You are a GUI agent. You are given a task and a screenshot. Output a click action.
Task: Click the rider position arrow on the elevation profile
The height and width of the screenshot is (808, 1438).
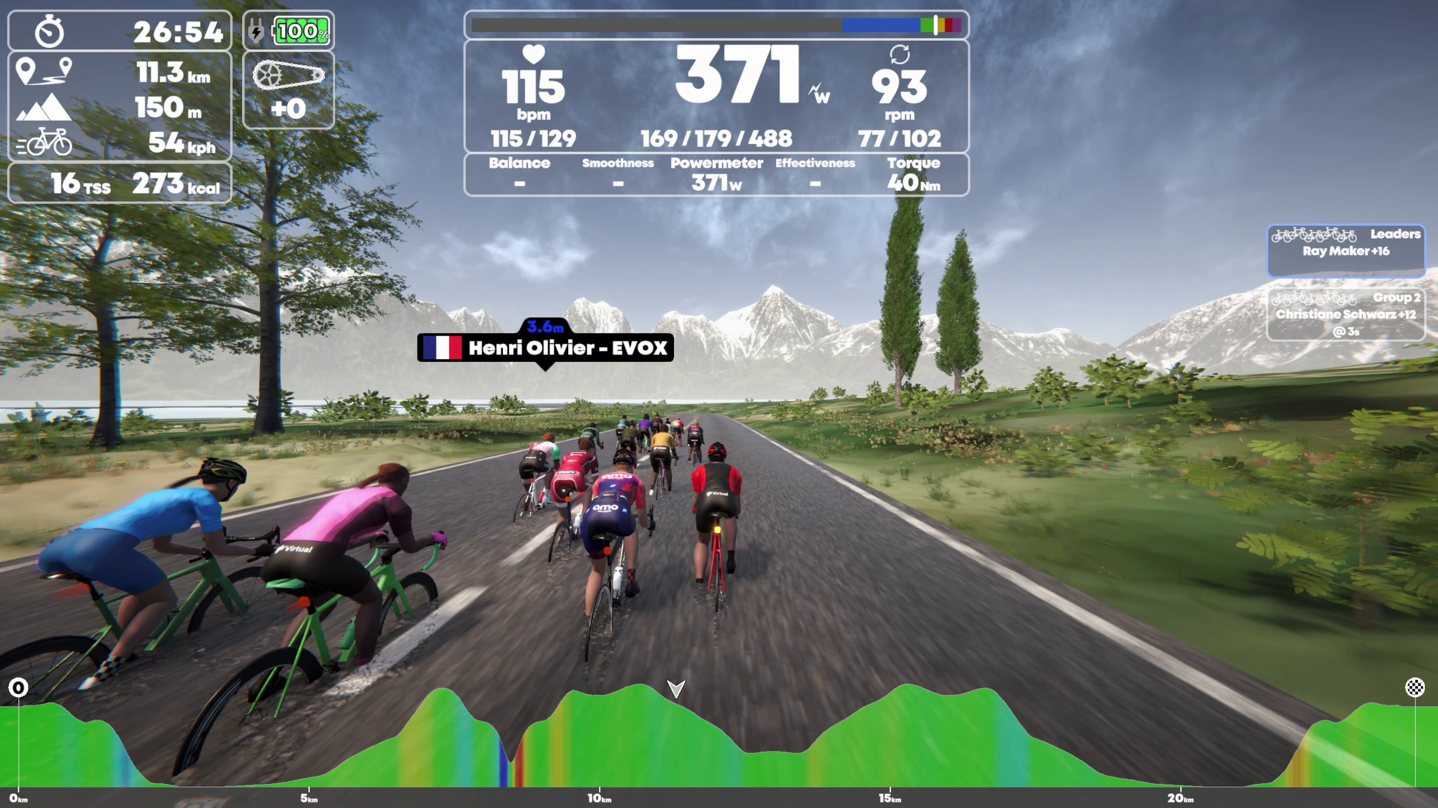(677, 690)
